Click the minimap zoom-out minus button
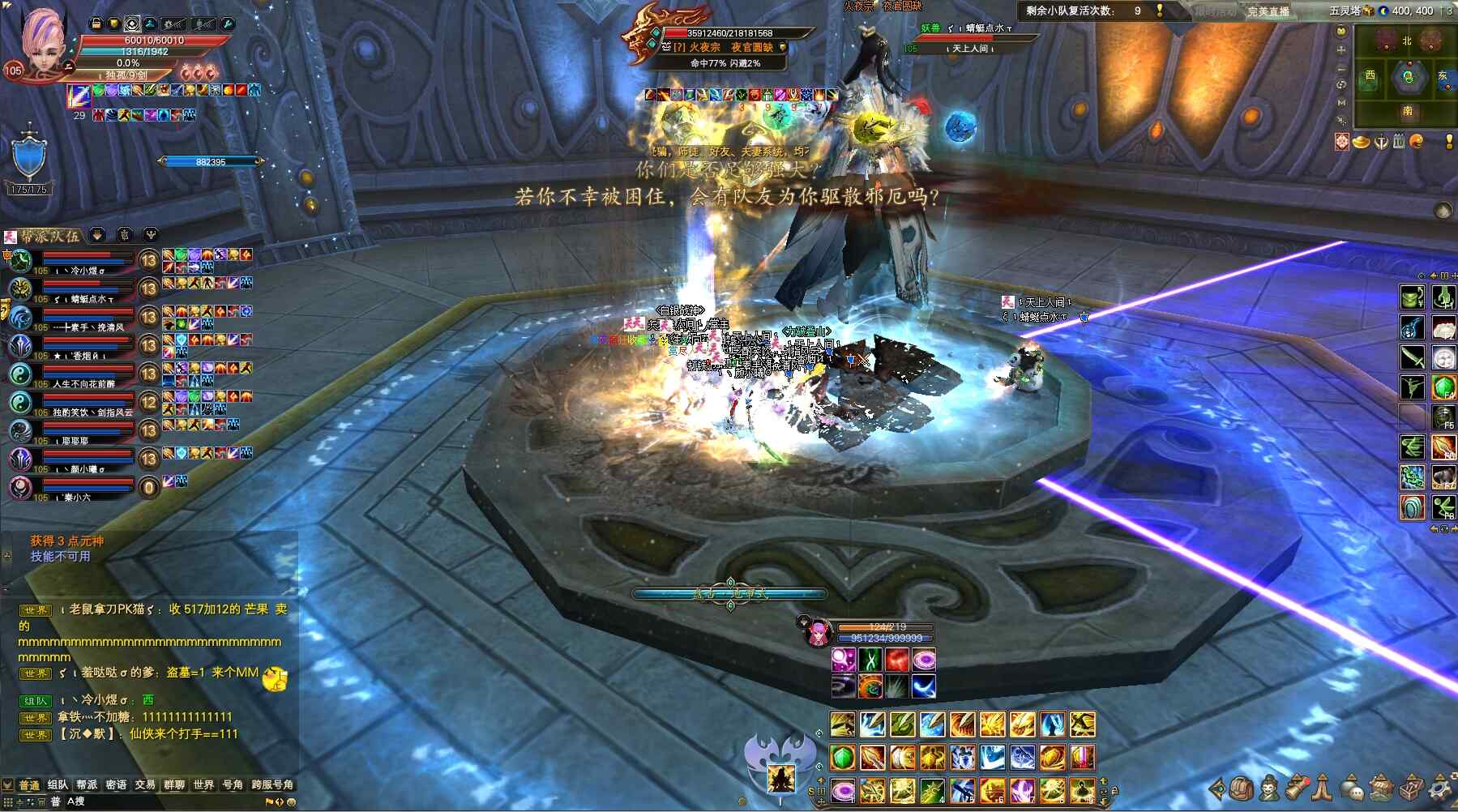 pyautogui.click(x=1341, y=68)
